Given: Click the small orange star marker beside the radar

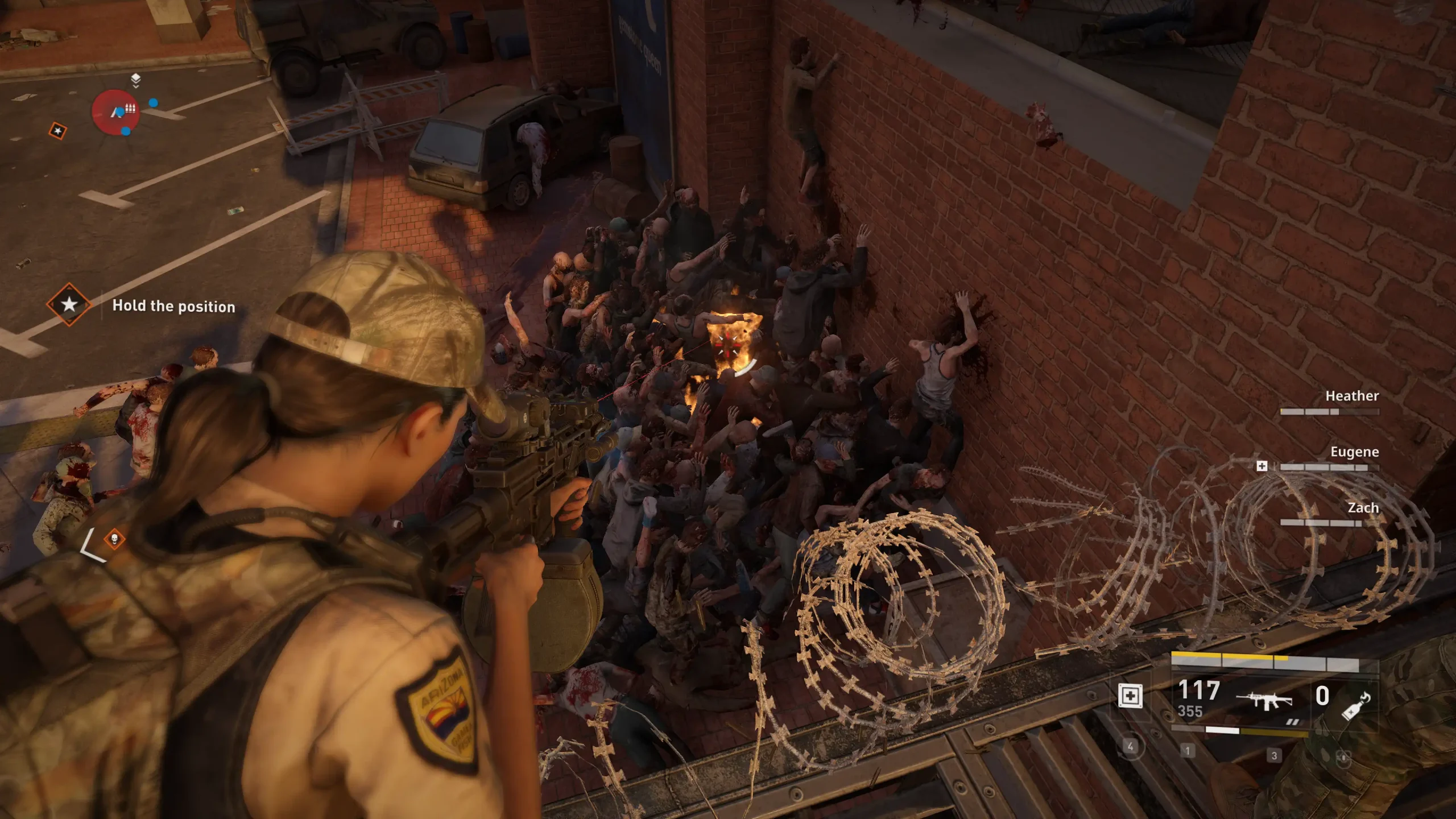Looking at the screenshot, I should (57, 131).
